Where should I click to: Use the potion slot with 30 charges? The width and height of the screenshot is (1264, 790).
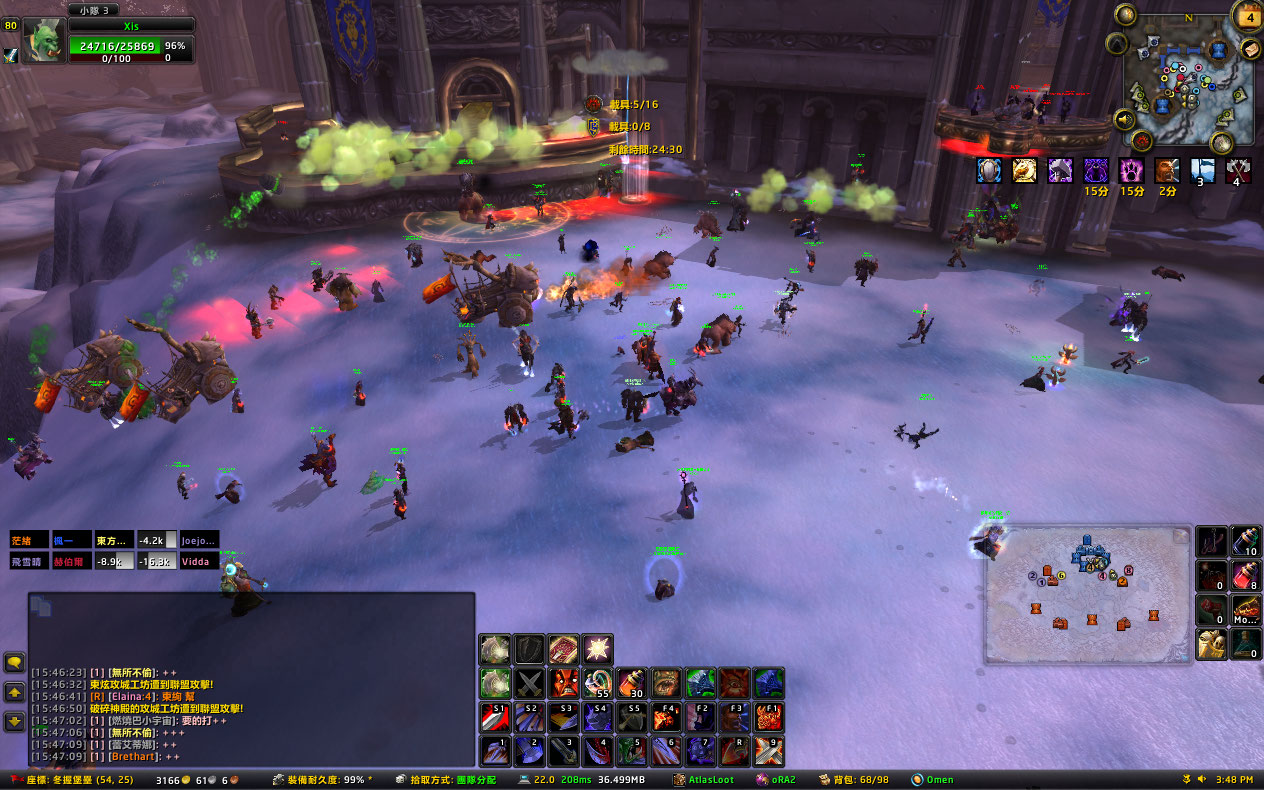tap(633, 683)
